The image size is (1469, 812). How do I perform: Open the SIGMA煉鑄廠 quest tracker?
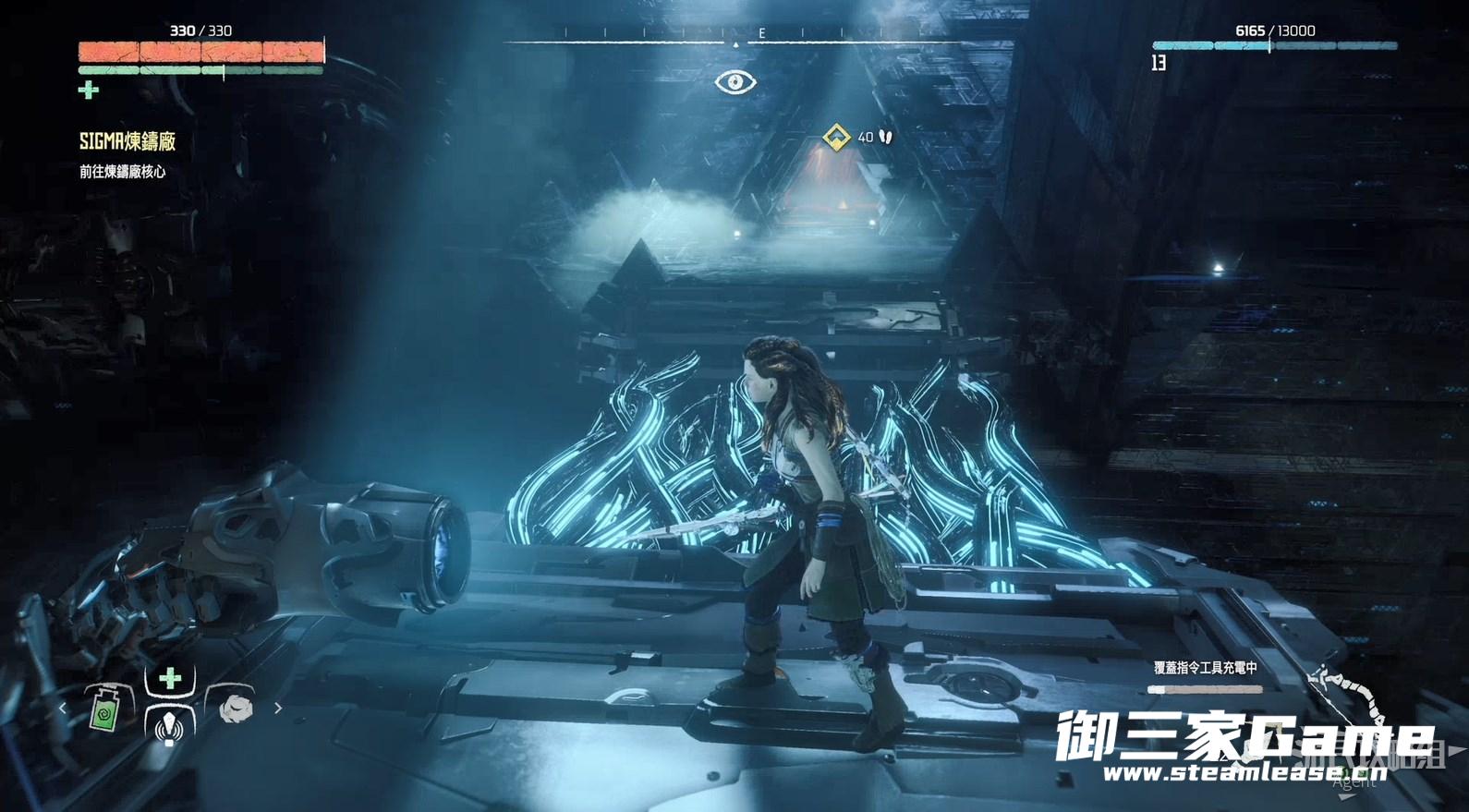click(x=127, y=141)
